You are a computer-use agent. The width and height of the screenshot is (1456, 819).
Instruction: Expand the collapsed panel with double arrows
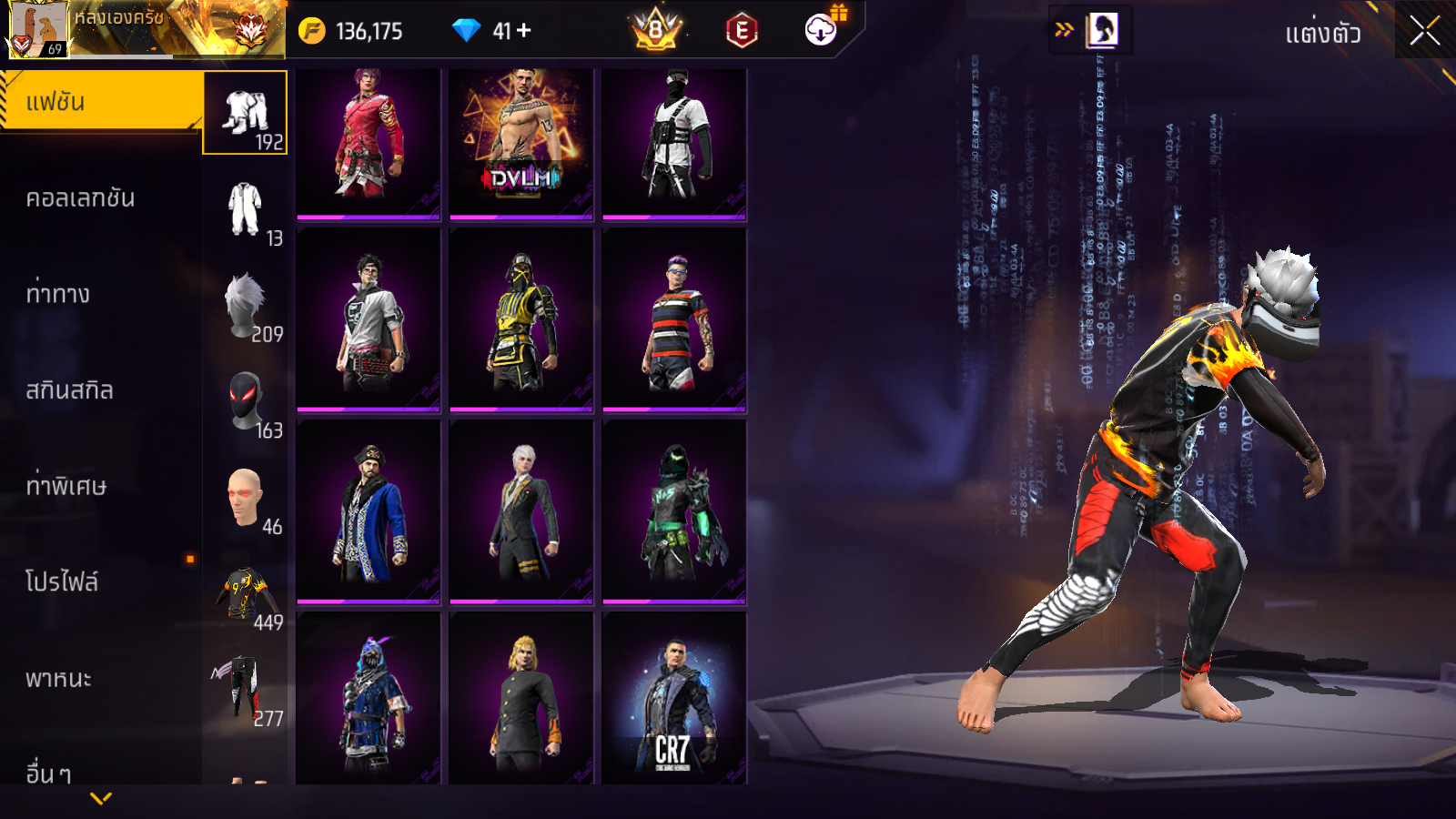coord(1064,30)
